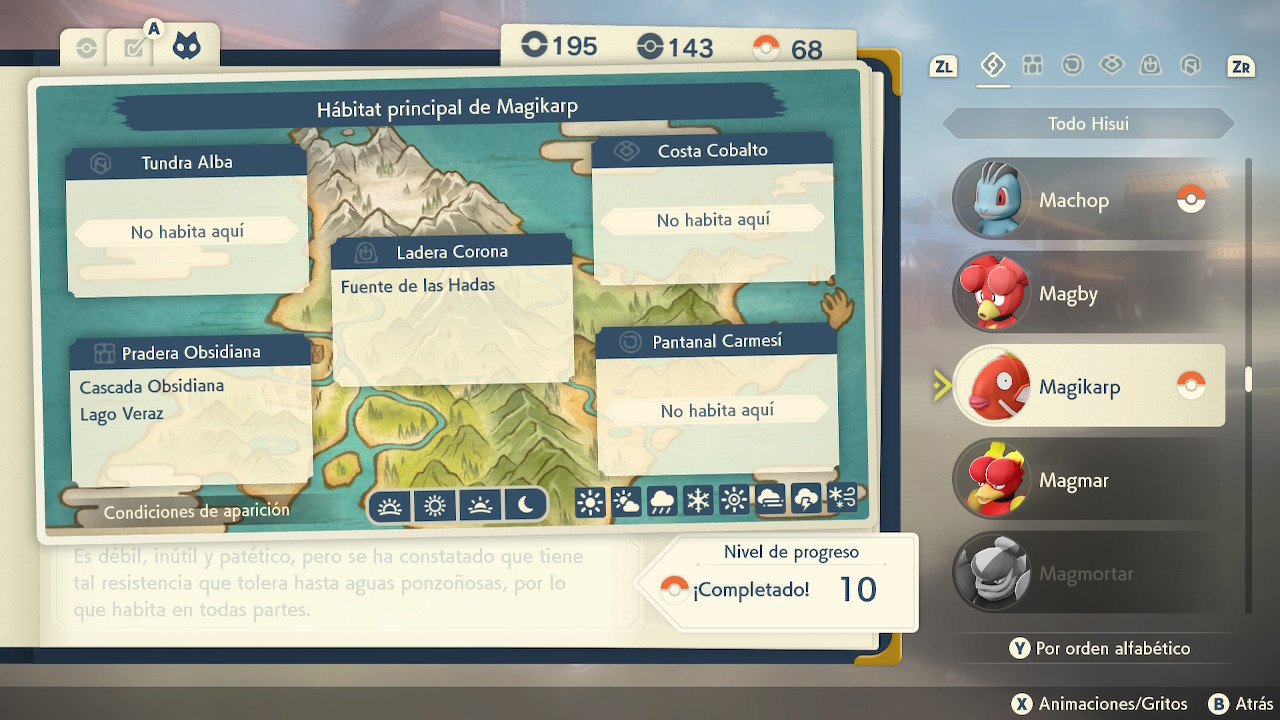Viewport: 1280px width, 720px height.
Task: Click the snowflake weather icon
Action: click(x=698, y=501)
